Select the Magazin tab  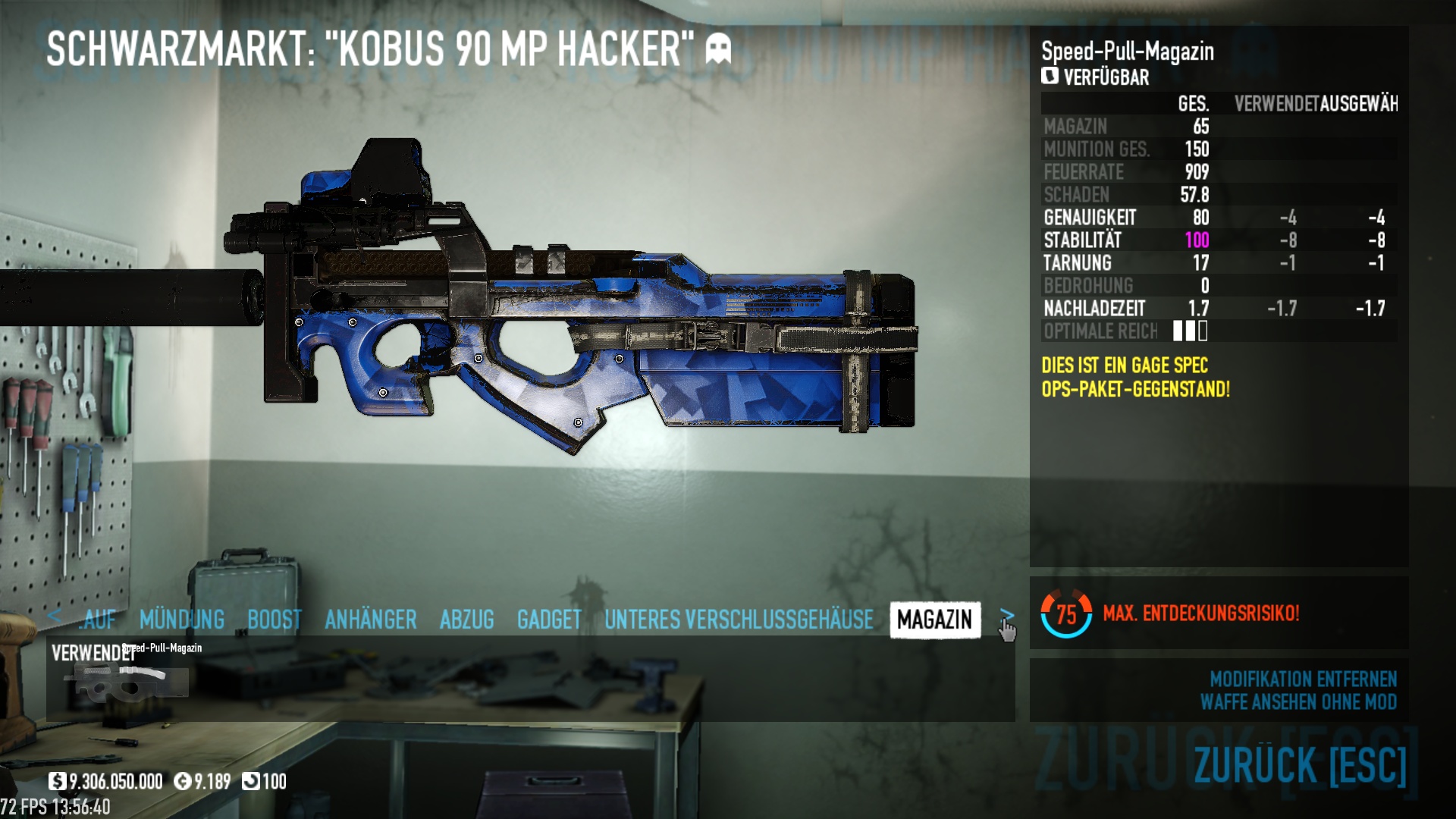[934, 620]
